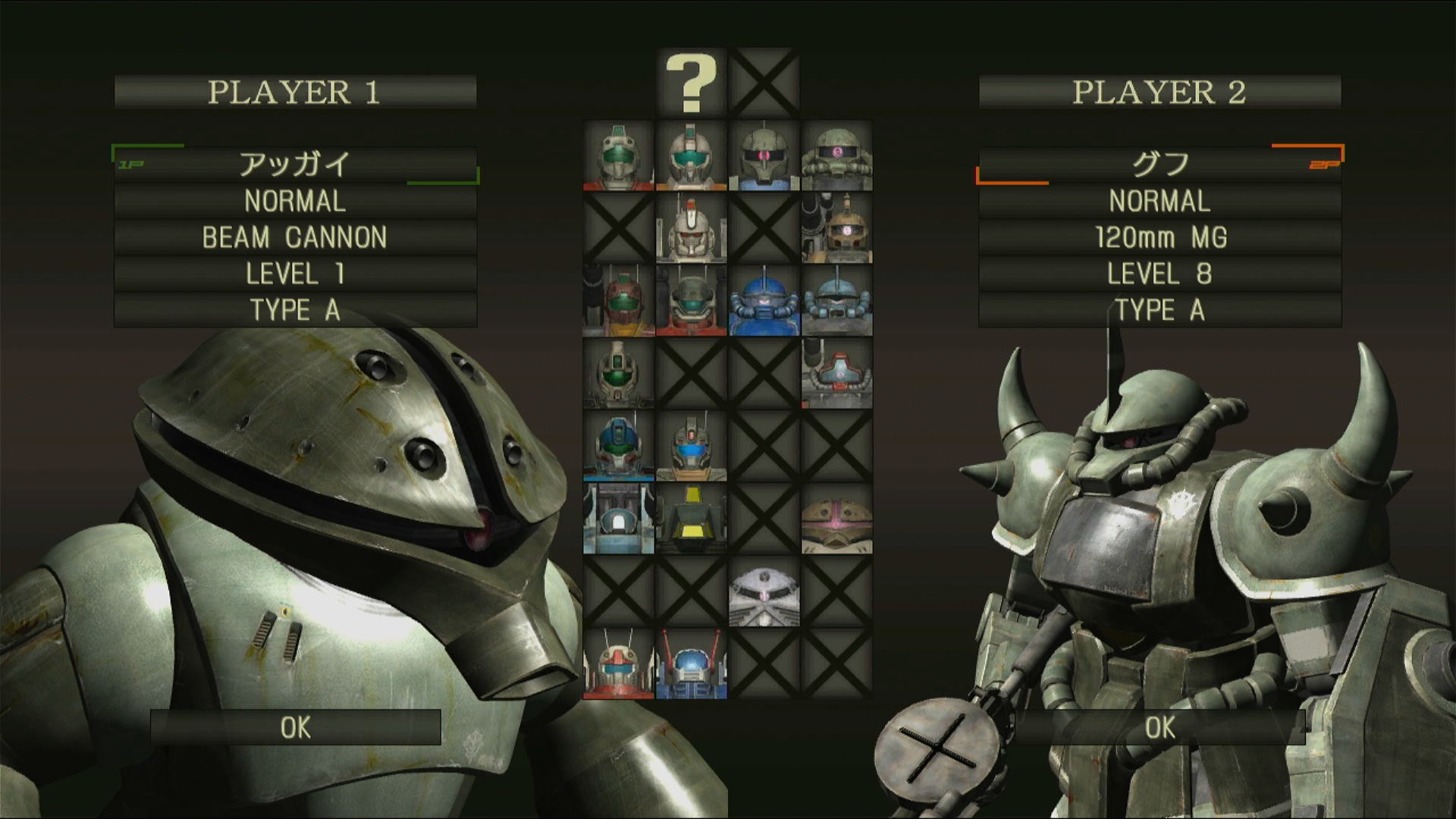Pick the bright blue horned mech portrait
1456x819 pixels.
click(x=764, y=301)
